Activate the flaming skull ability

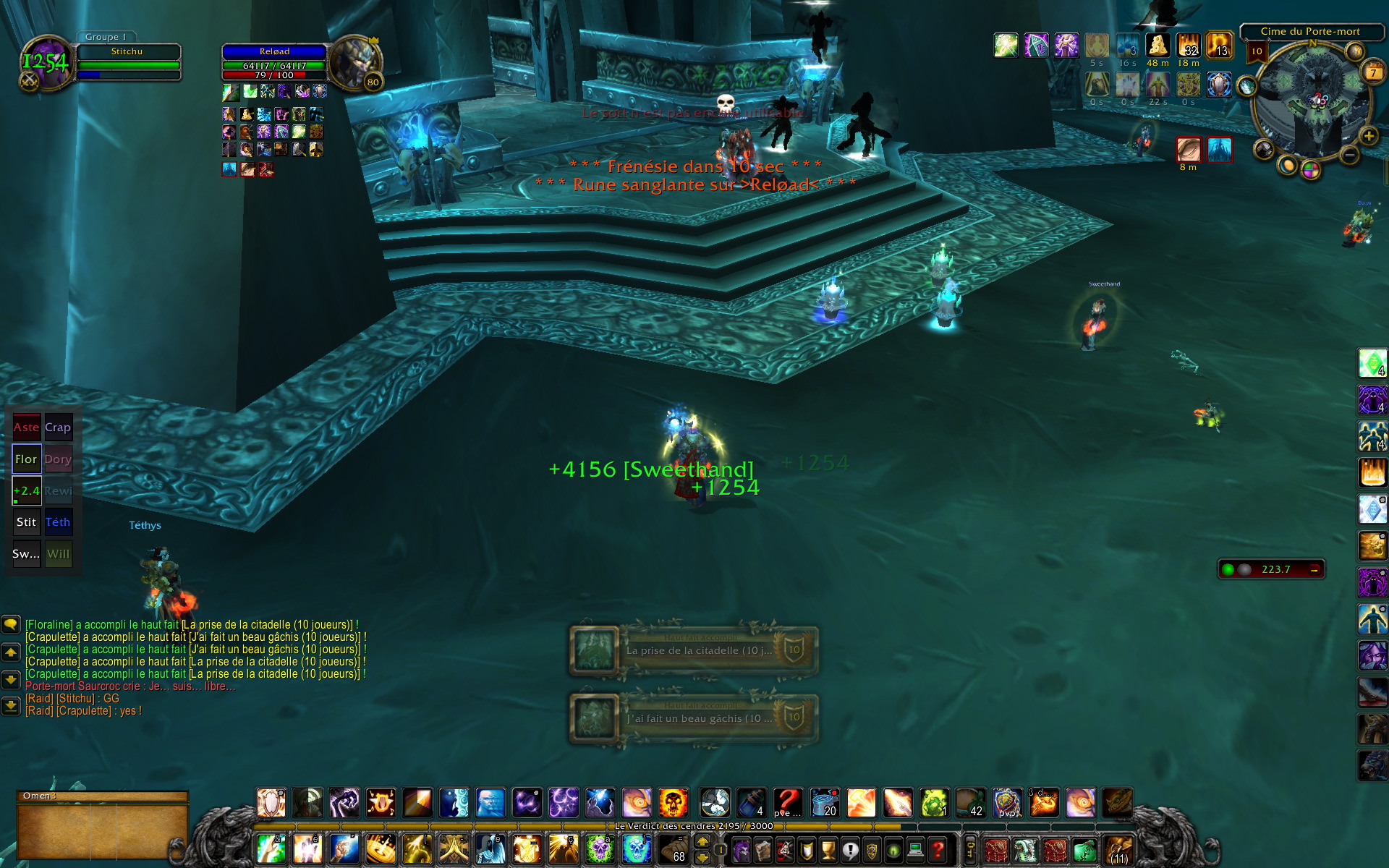[x=673, y=803]
